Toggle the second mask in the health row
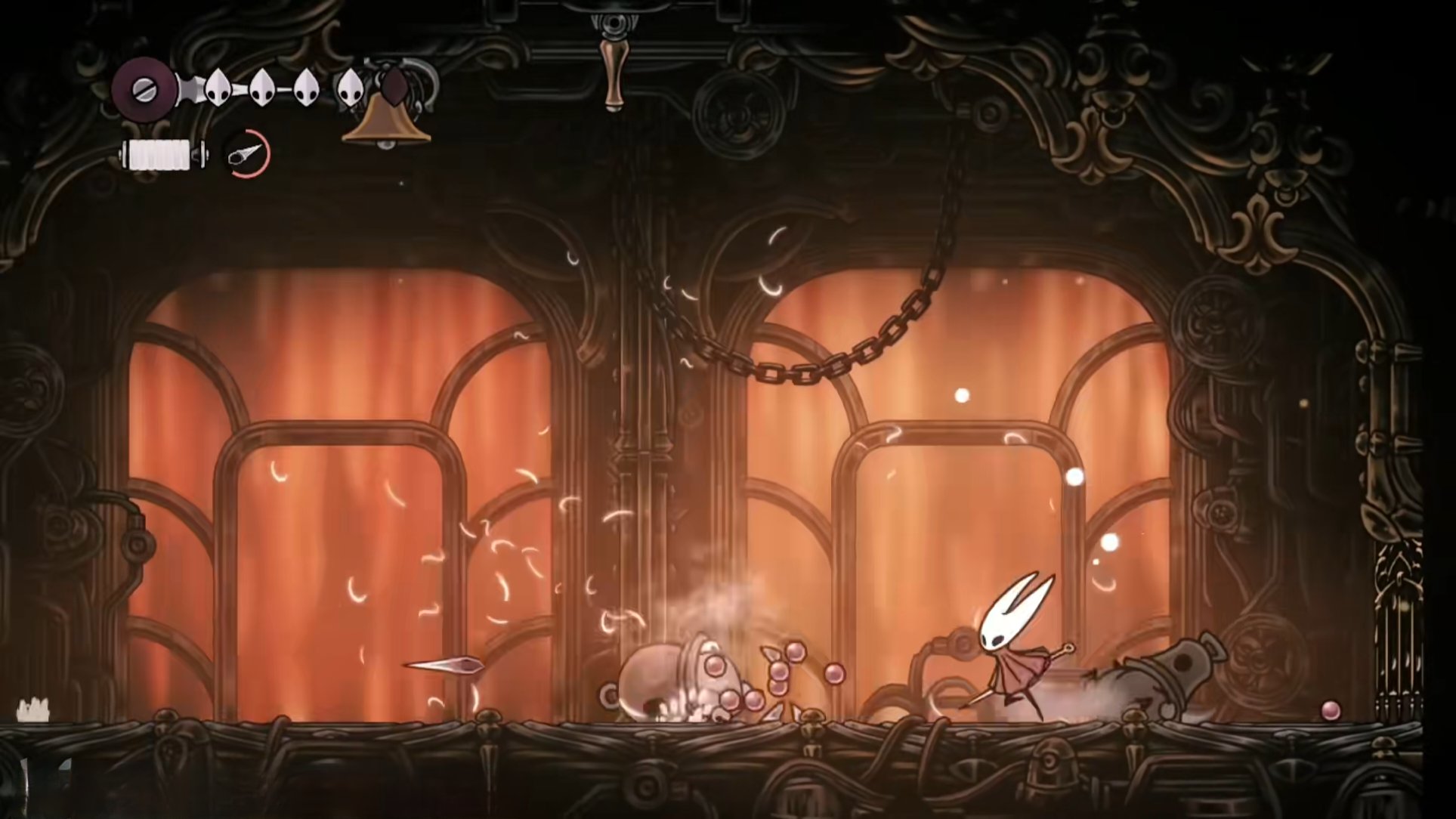 click(263, 87)
